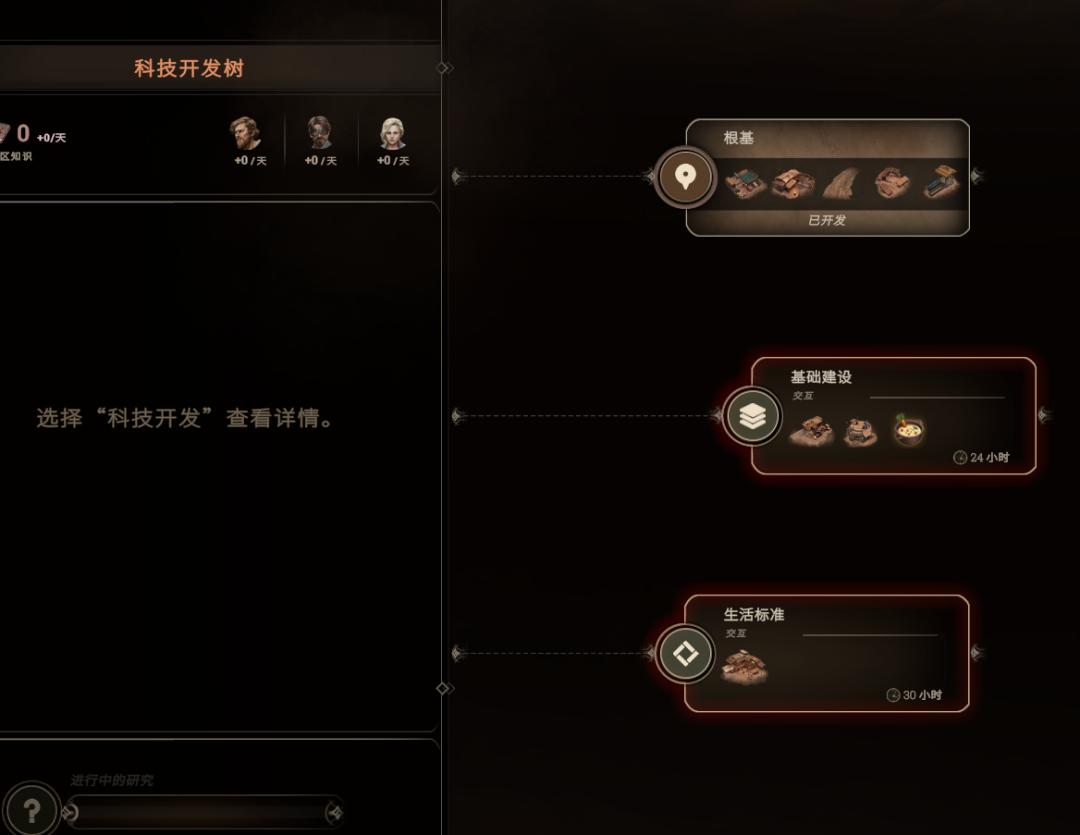Click the diamond emblem on 生活标准
The width and height of the screenshot is (1080, 835).
point(685,654)
